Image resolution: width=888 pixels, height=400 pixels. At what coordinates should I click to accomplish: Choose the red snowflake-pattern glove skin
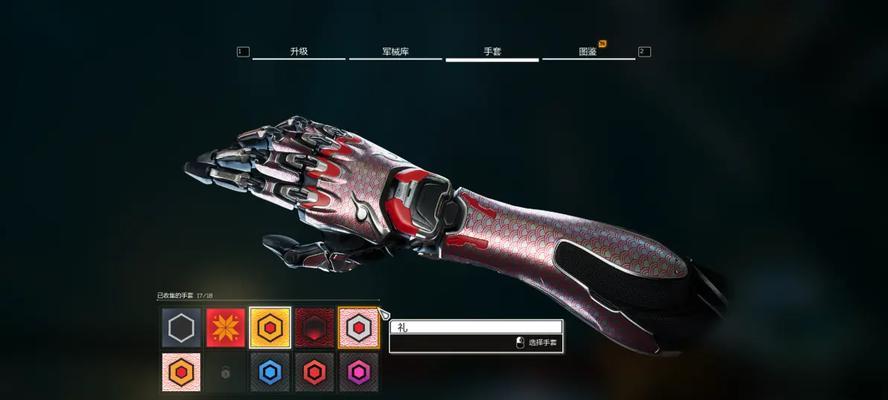click(225, 327)
